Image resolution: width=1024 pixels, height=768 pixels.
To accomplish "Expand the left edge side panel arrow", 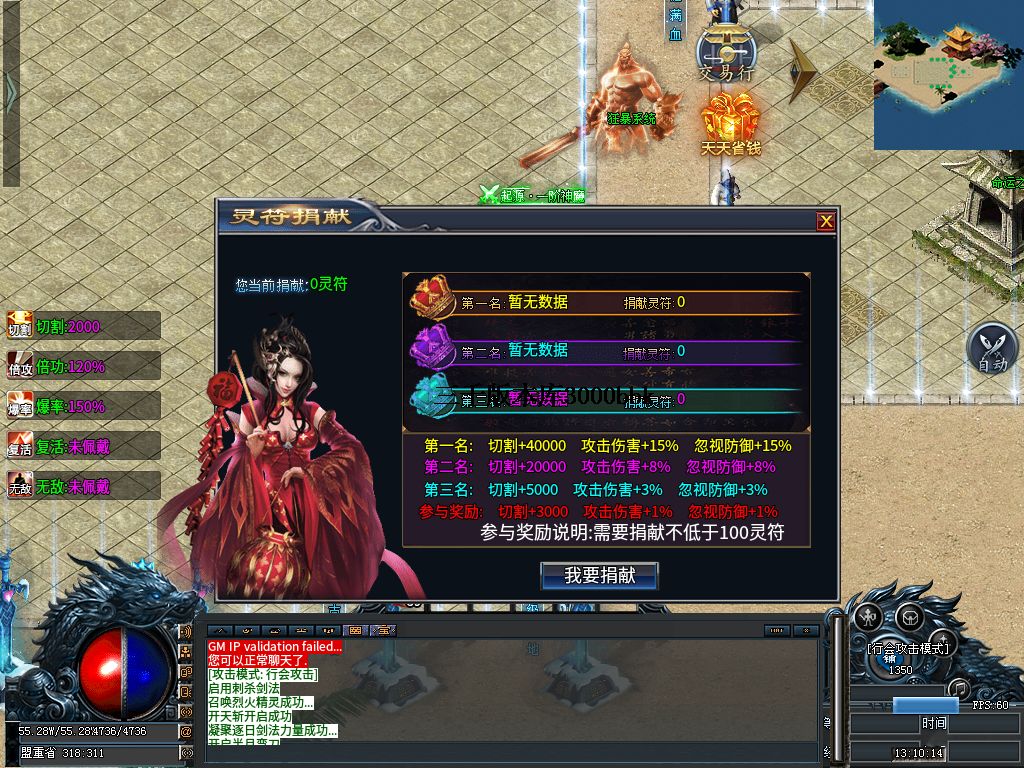I will tap(11, 93).
